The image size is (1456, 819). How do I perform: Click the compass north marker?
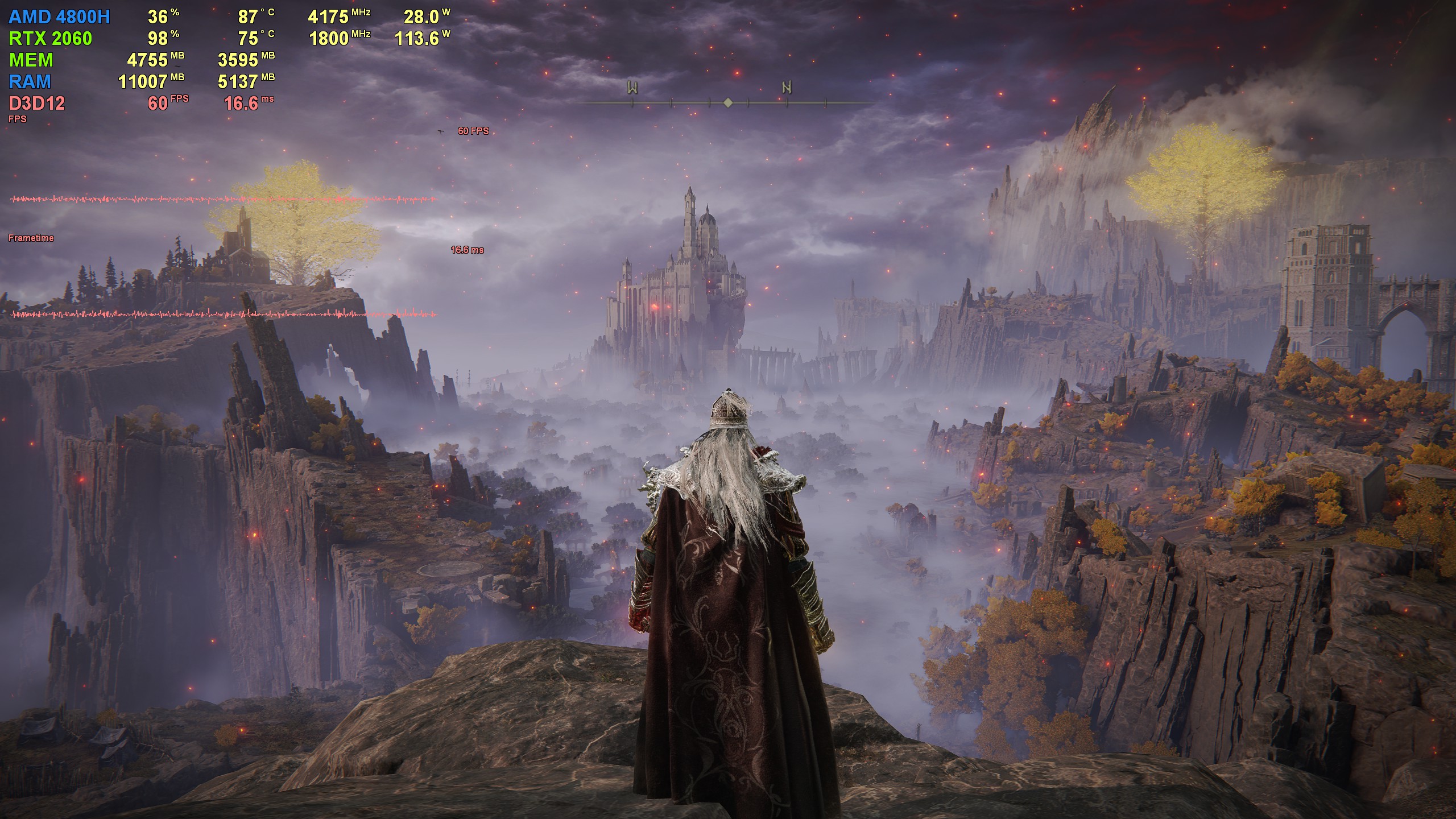coord(787,88)
